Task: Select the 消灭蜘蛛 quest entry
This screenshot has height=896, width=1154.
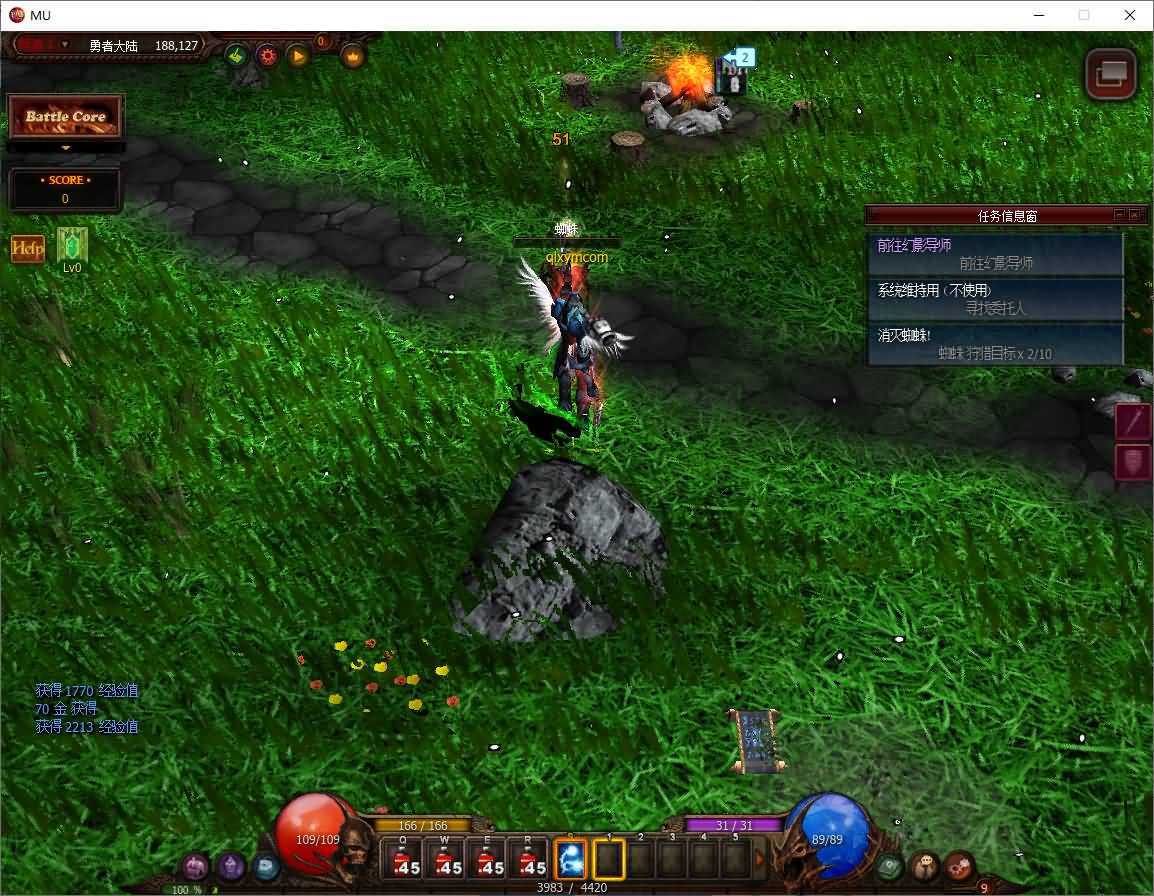Action: click(994, 344)
